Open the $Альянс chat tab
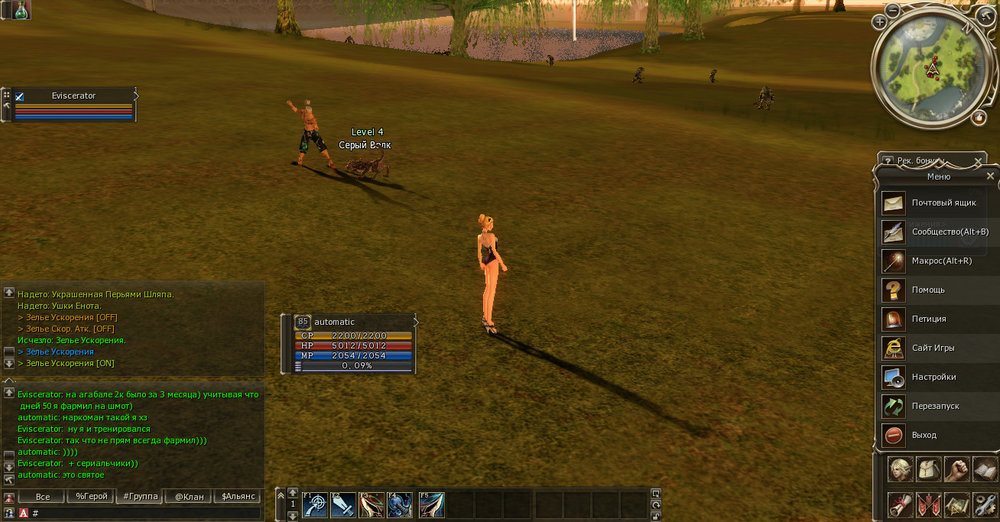 click(x=239, y=496)
